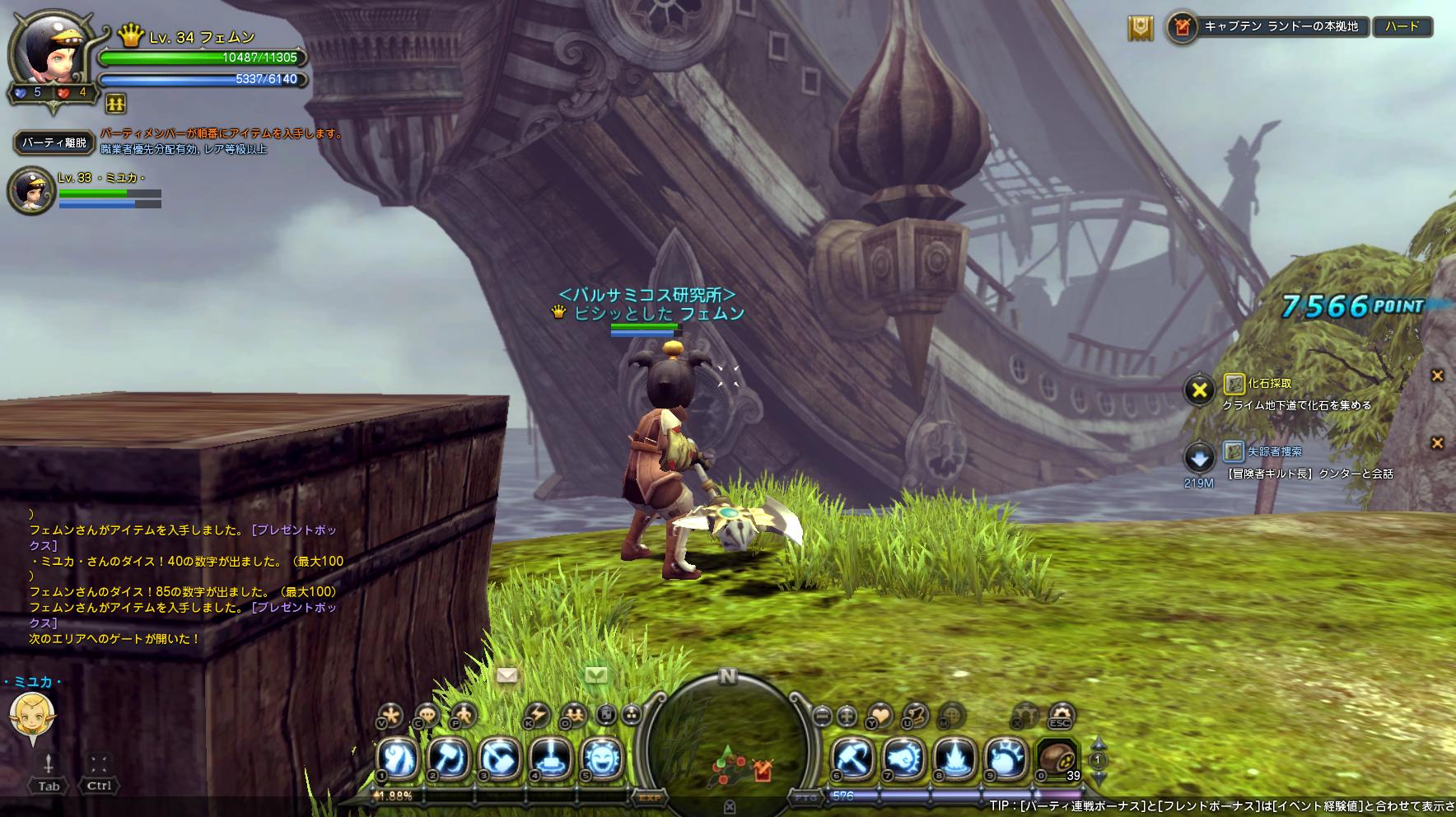Image resolution: width=1456 pixels, height=817 pixels.
Task: Select the 化石採取 quest tracker entry
Action: (1269, 383)
